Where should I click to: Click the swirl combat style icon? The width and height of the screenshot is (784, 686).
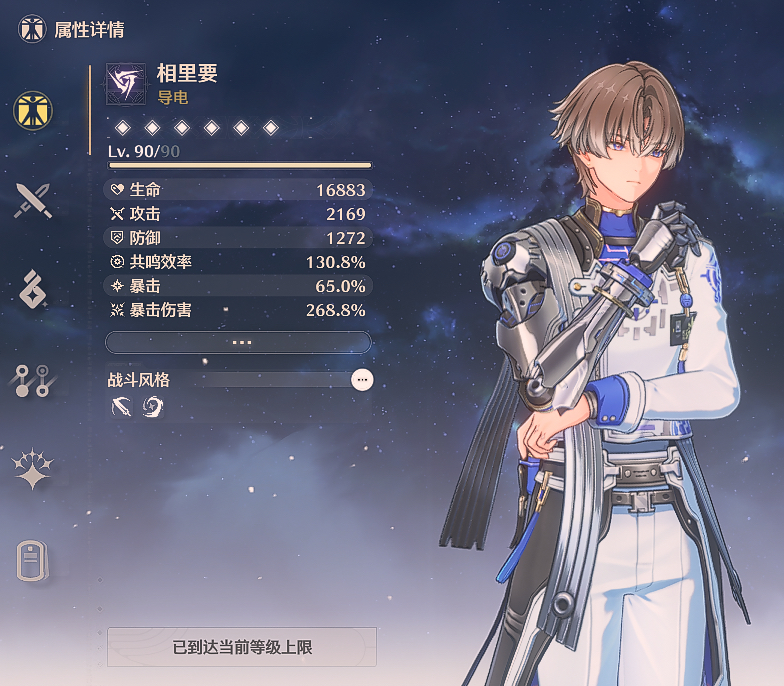[x=153, y=407]
